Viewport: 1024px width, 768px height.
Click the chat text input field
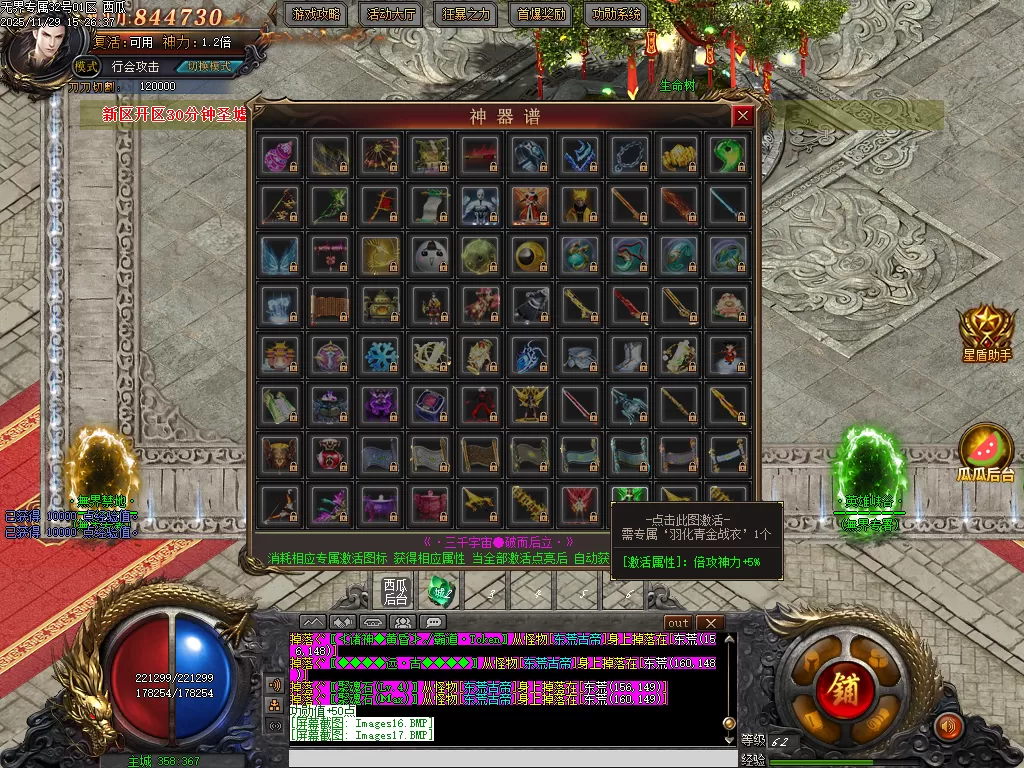pyautogui.click(x=510, y=758)
